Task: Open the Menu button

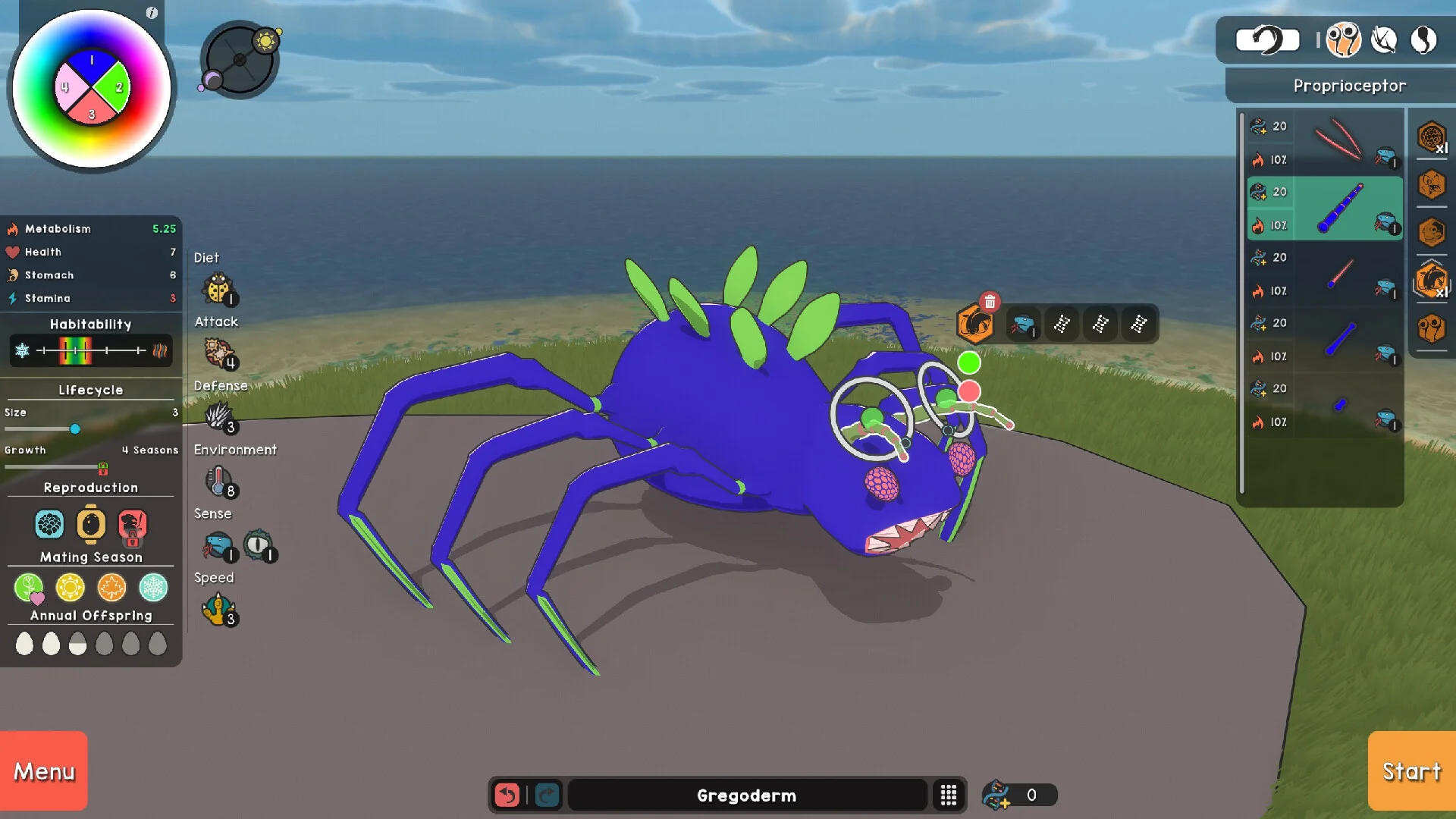Action: tap(44, 770)
